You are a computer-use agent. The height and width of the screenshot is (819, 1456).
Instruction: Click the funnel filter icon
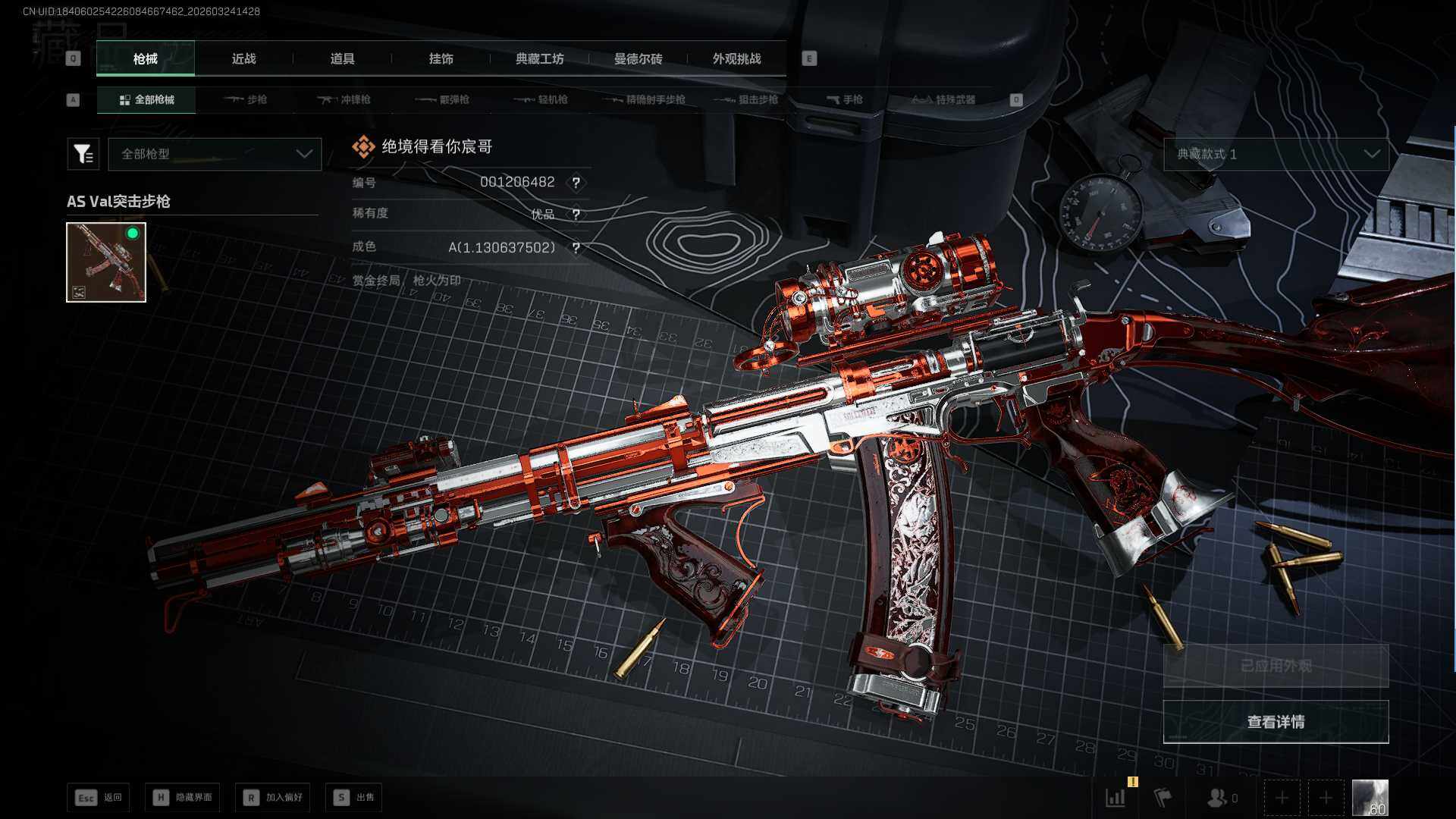click(x=83, y=154)
